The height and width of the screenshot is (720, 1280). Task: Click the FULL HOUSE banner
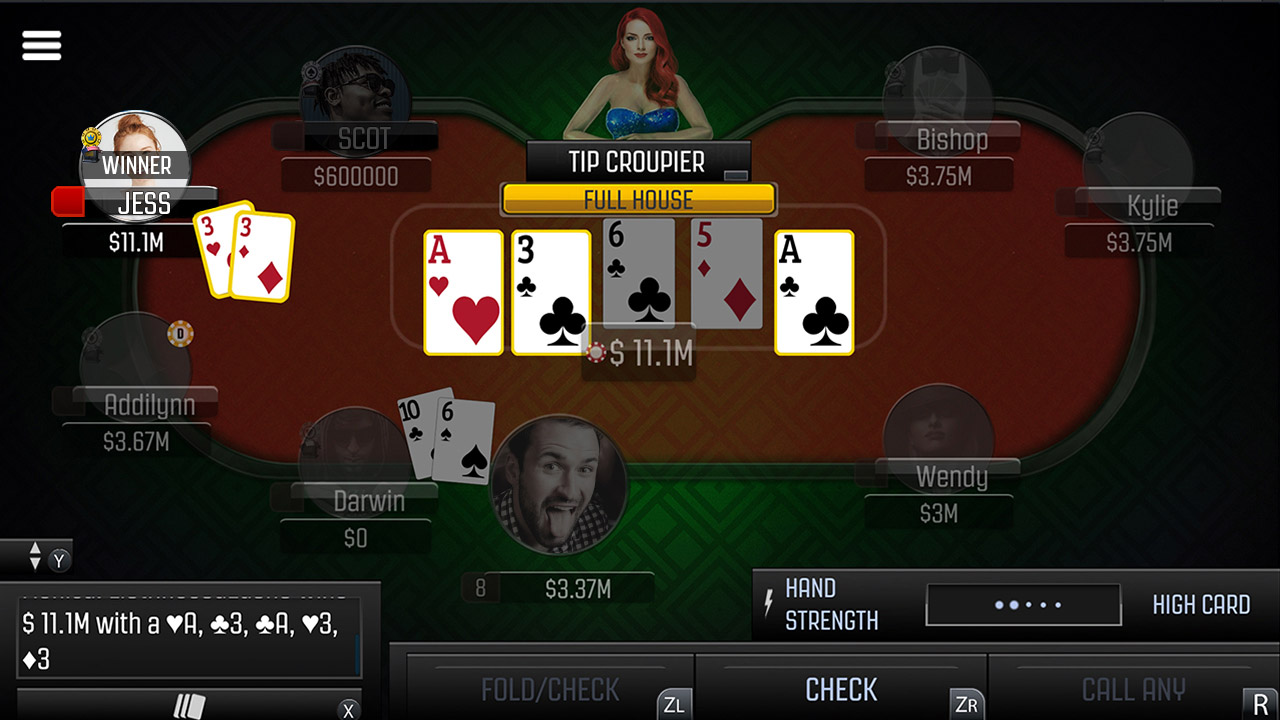[x=638, y=199]
